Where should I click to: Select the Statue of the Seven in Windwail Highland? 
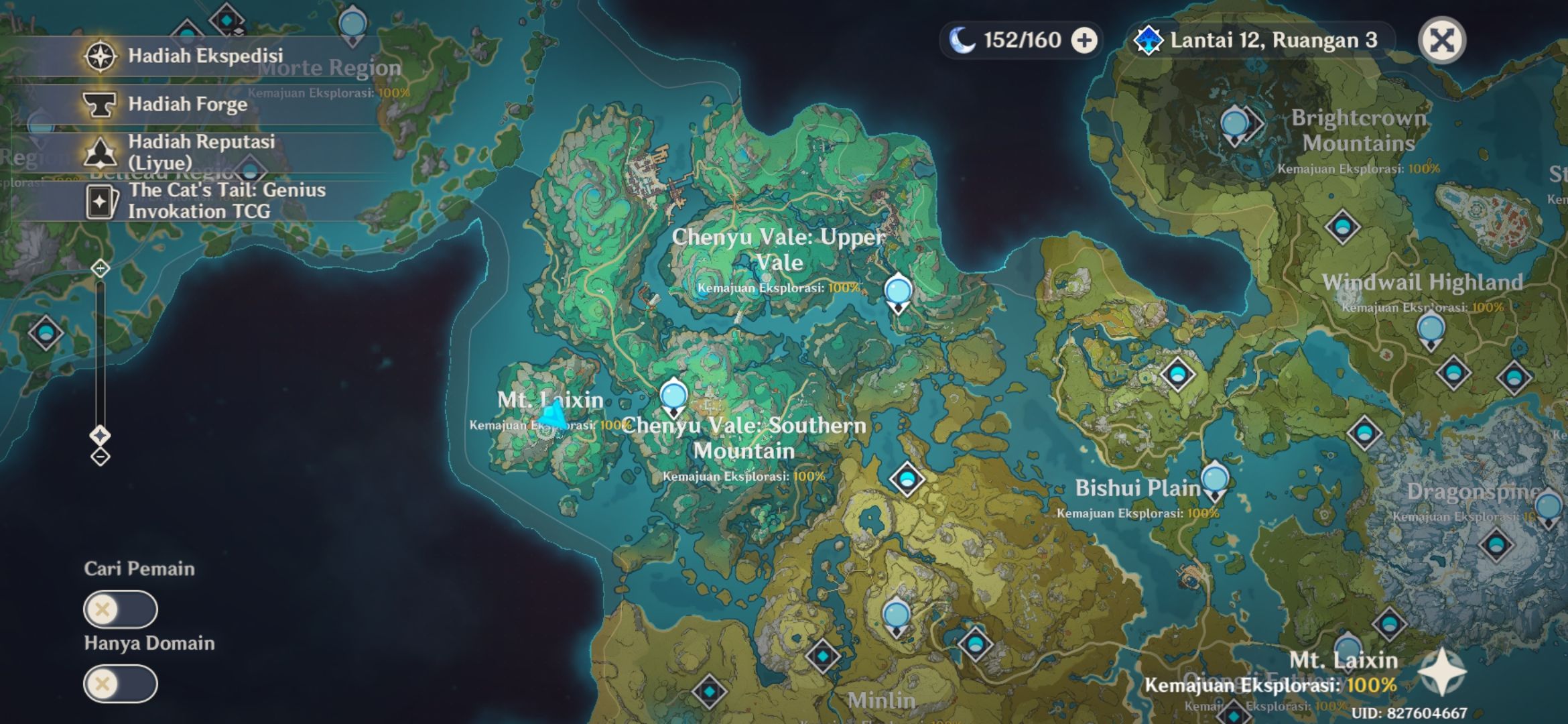point(1431,330)
